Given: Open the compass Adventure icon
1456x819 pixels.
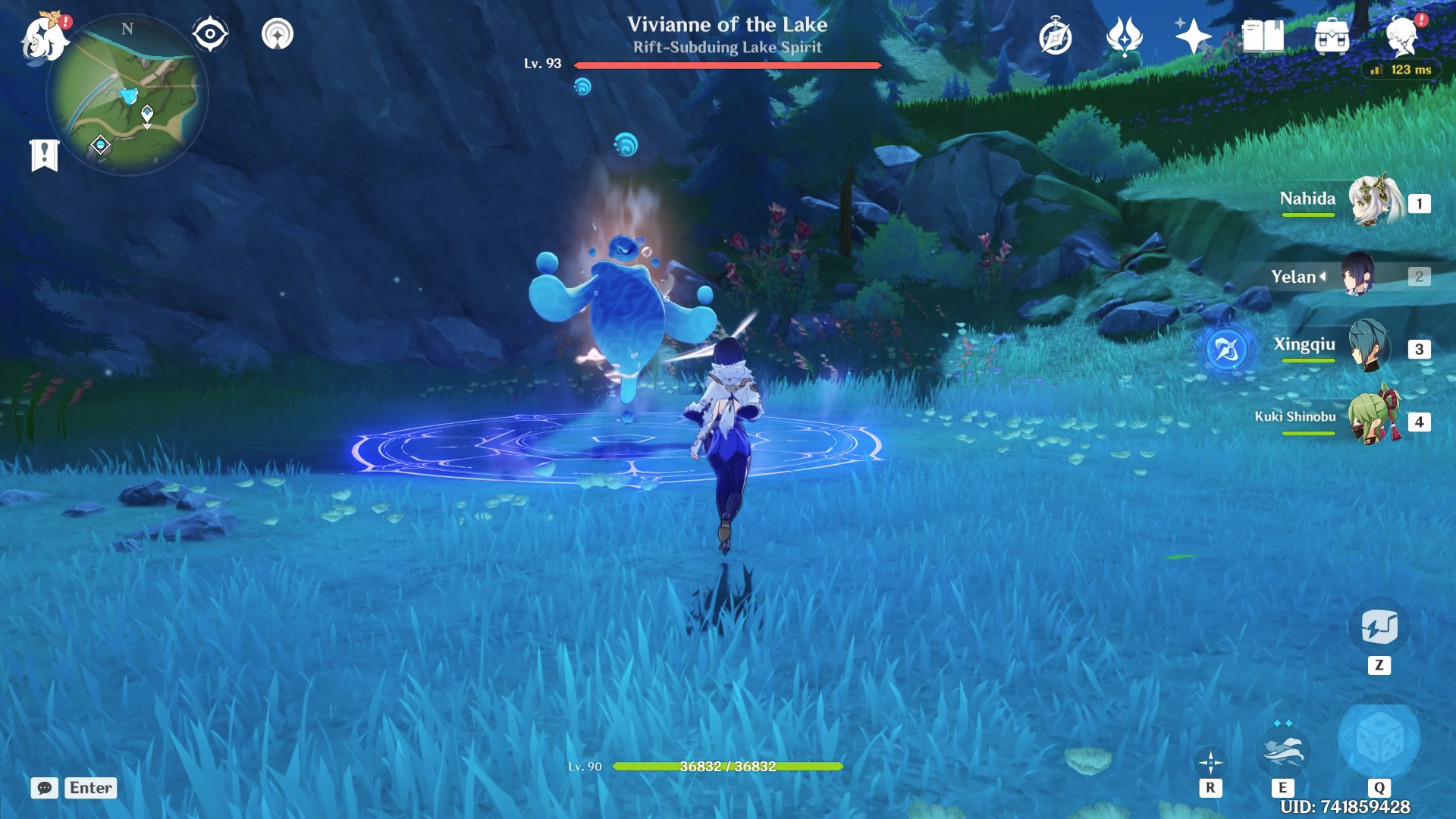Looking at the screenshot, I should (1055, 37).
